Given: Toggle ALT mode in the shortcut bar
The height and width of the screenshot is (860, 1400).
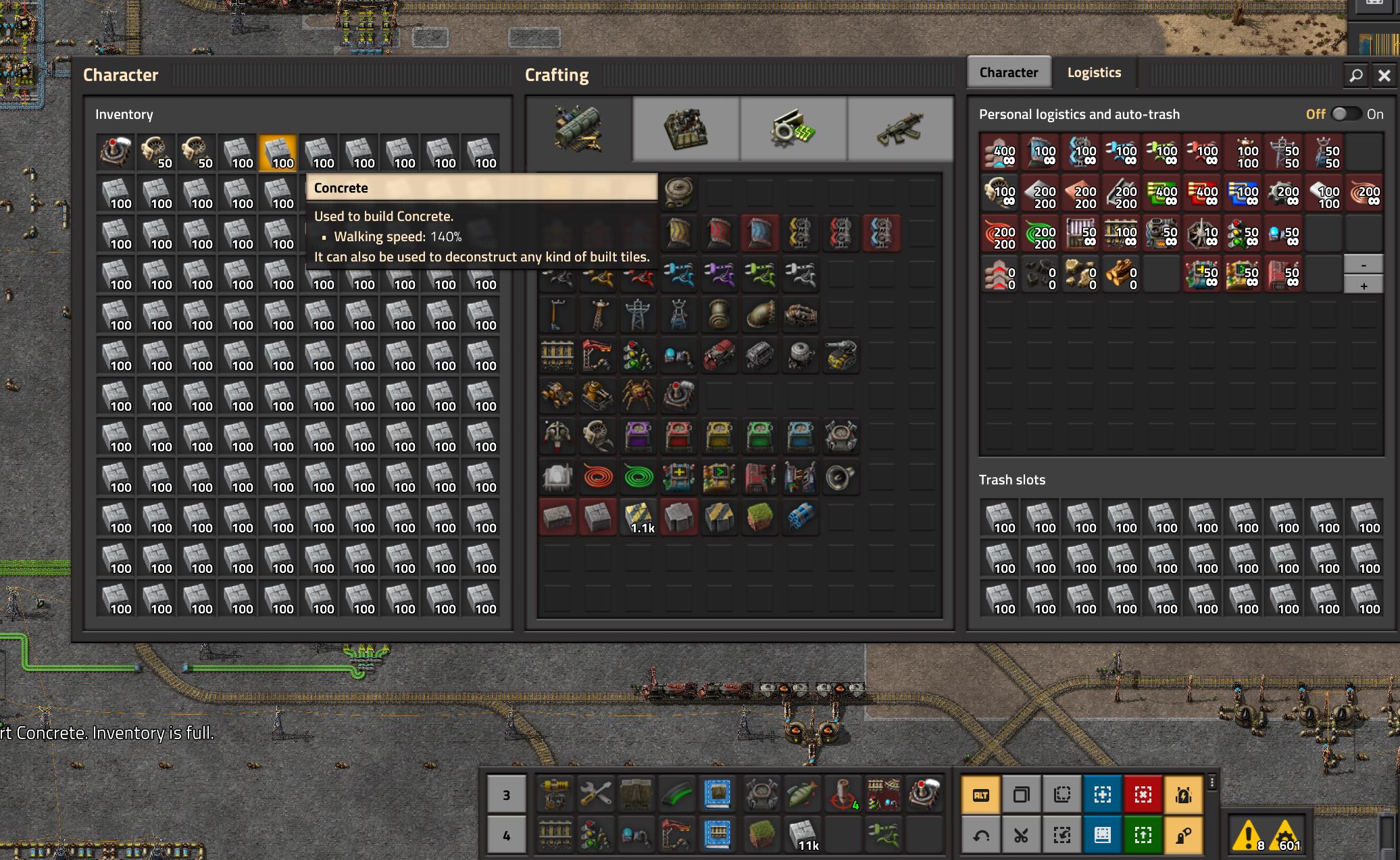Looking at the screenshot, I should pos(980,795).
